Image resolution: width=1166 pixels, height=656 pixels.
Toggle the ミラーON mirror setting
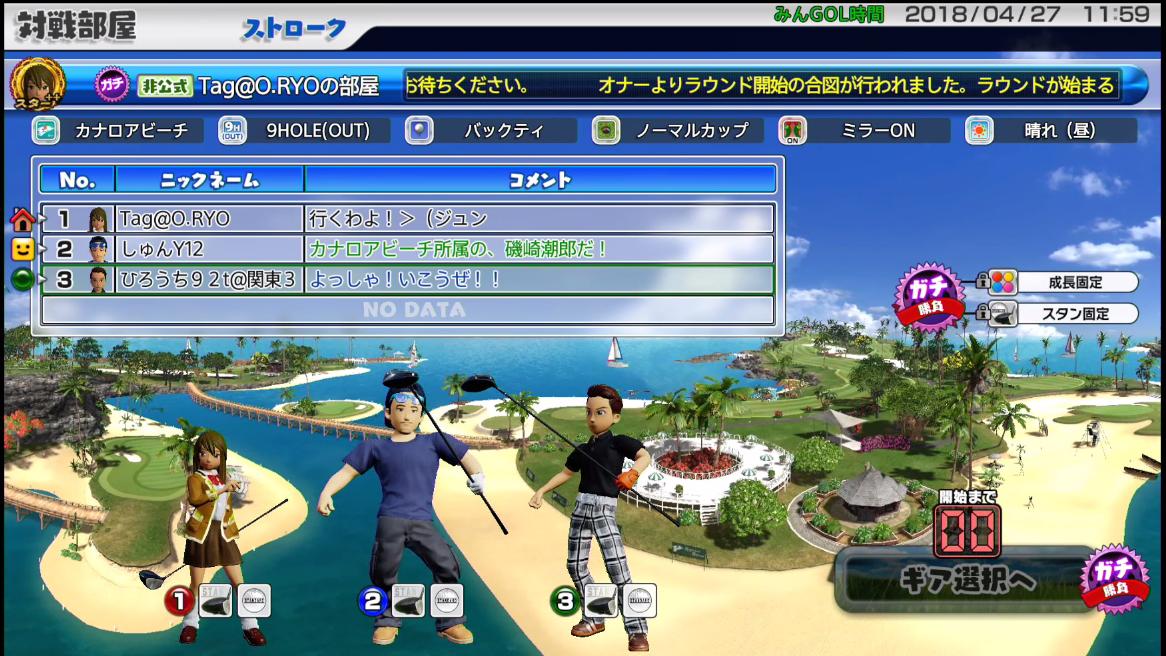[x=864, y=131]
